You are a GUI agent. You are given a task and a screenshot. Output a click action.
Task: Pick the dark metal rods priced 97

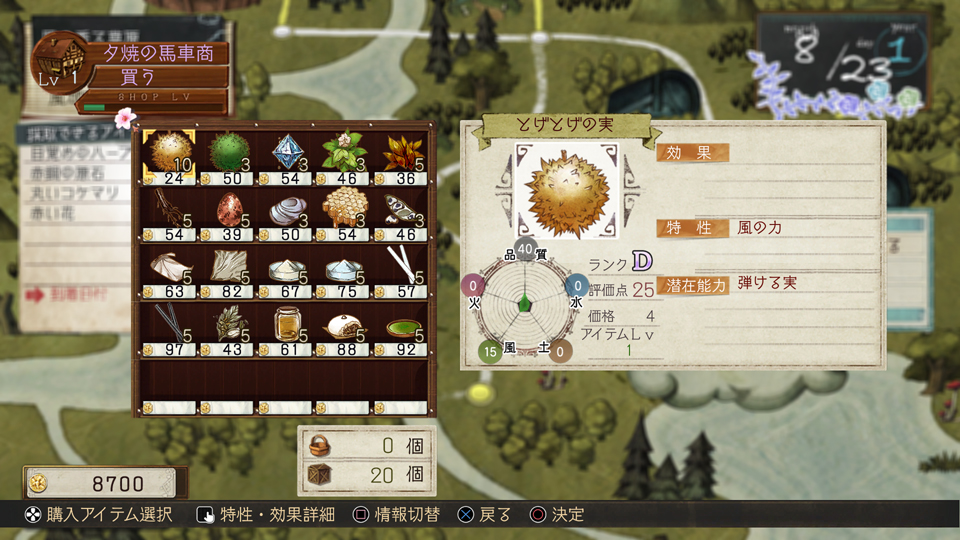click(x=166, y=325)
